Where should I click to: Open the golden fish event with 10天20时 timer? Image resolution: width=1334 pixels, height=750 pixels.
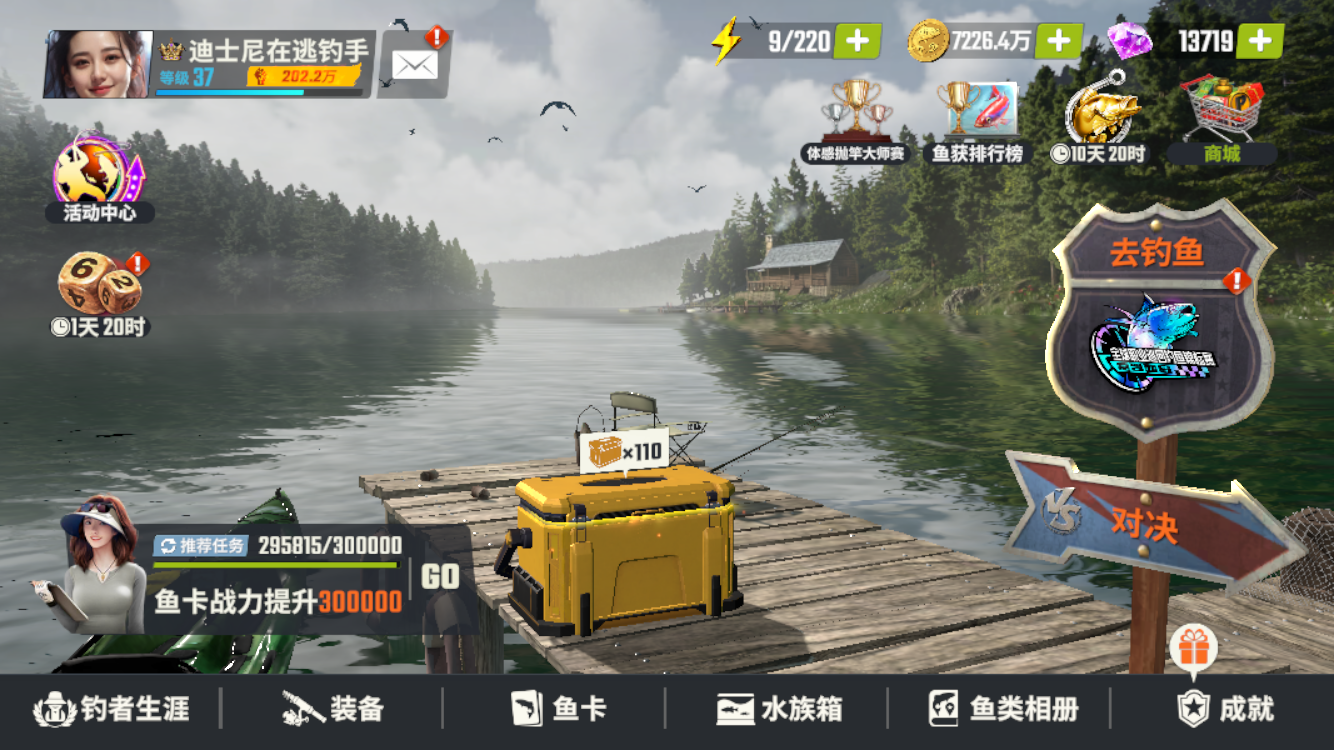1099,115
